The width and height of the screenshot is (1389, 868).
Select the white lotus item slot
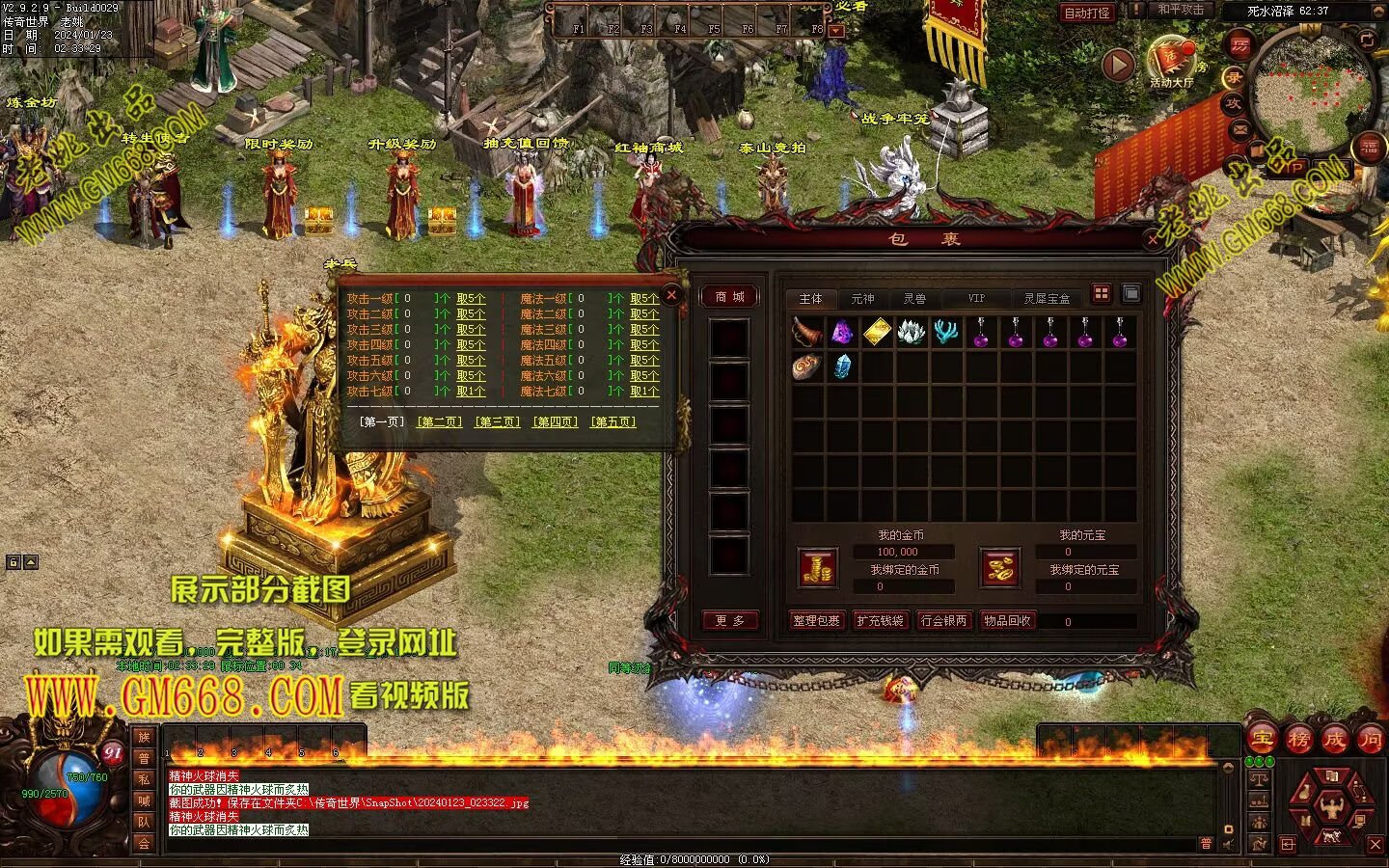[x=912, y=333]
